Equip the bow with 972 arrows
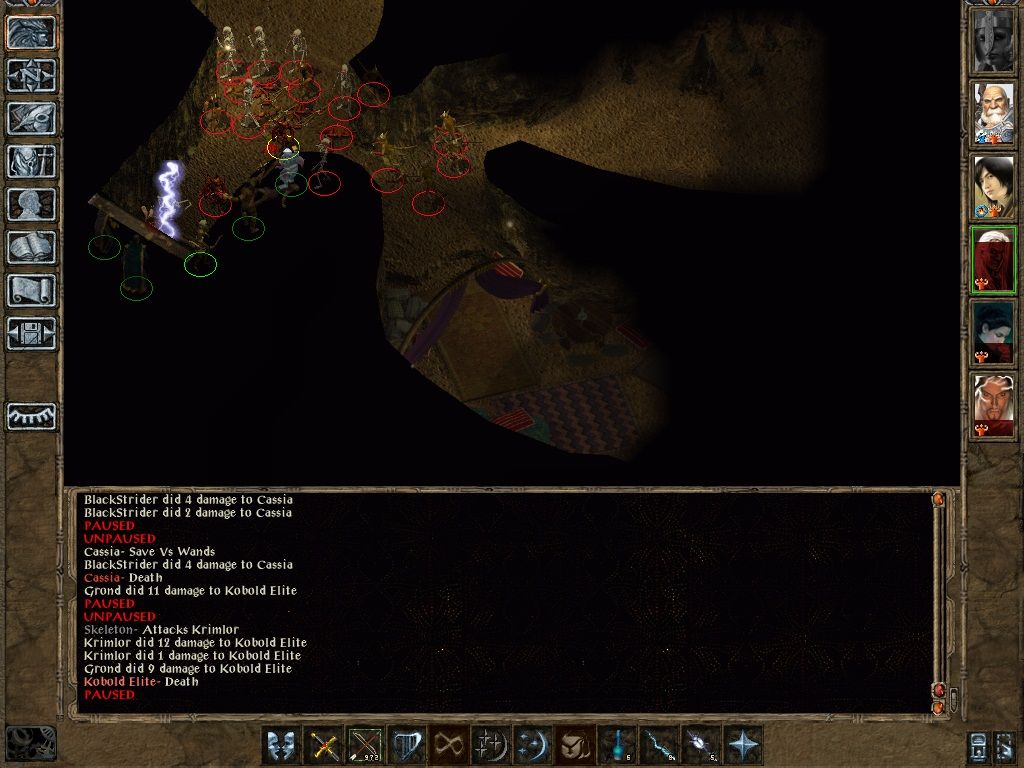The image size is (1024, 768). tap(365, 745)
